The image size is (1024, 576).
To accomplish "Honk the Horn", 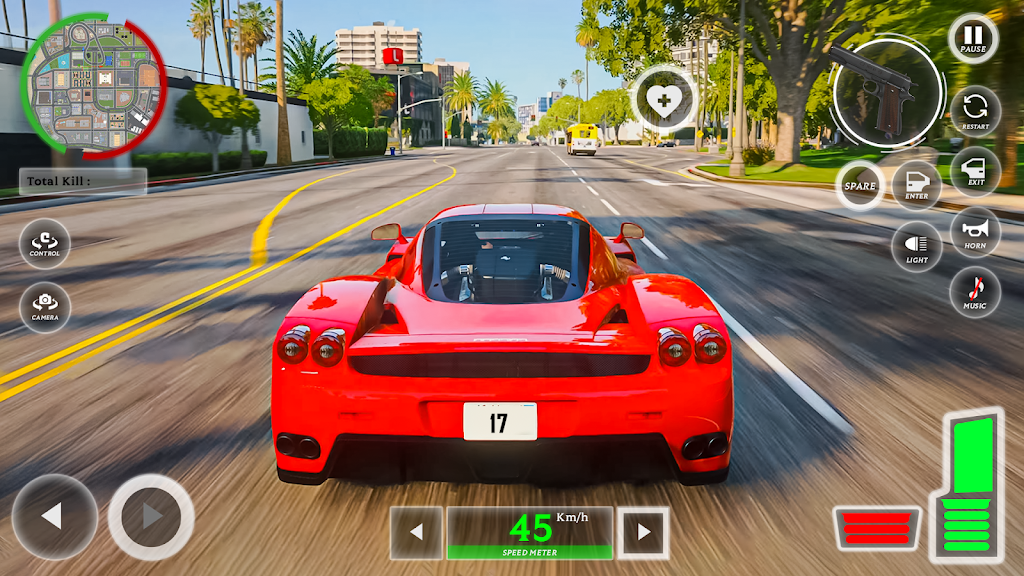I will click(975, 232).
